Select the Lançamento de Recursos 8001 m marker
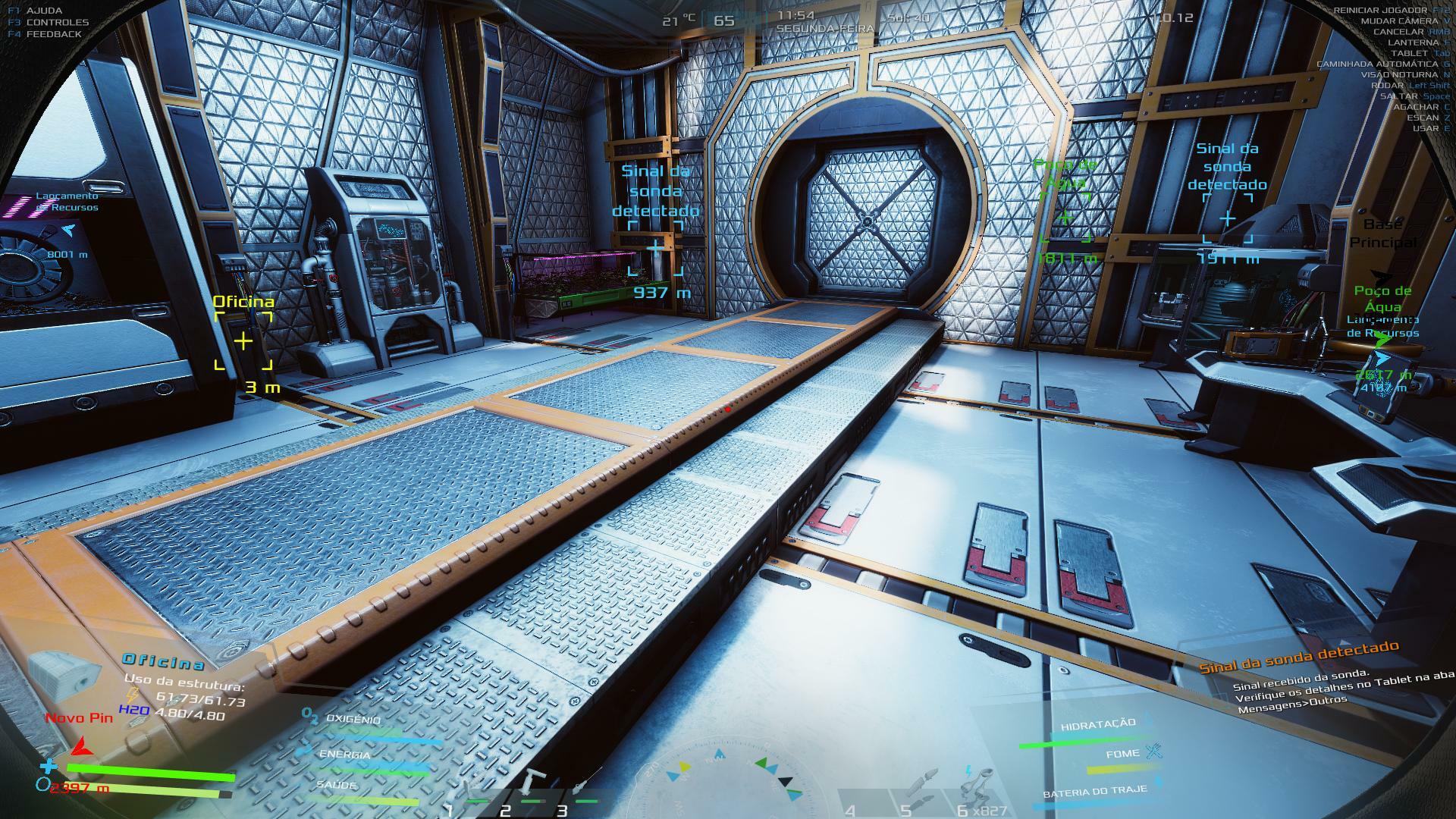The width and height of the screenshot is (1456, 819). (68, 230)
